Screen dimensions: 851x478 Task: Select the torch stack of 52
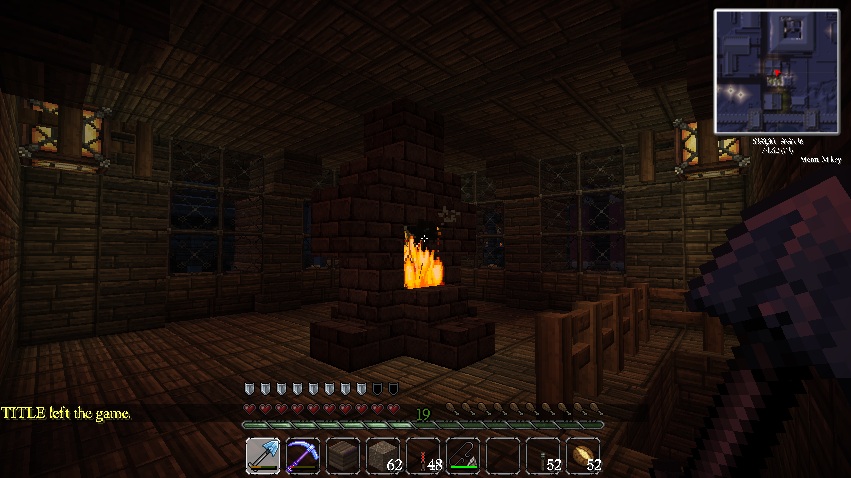[543, 455]
